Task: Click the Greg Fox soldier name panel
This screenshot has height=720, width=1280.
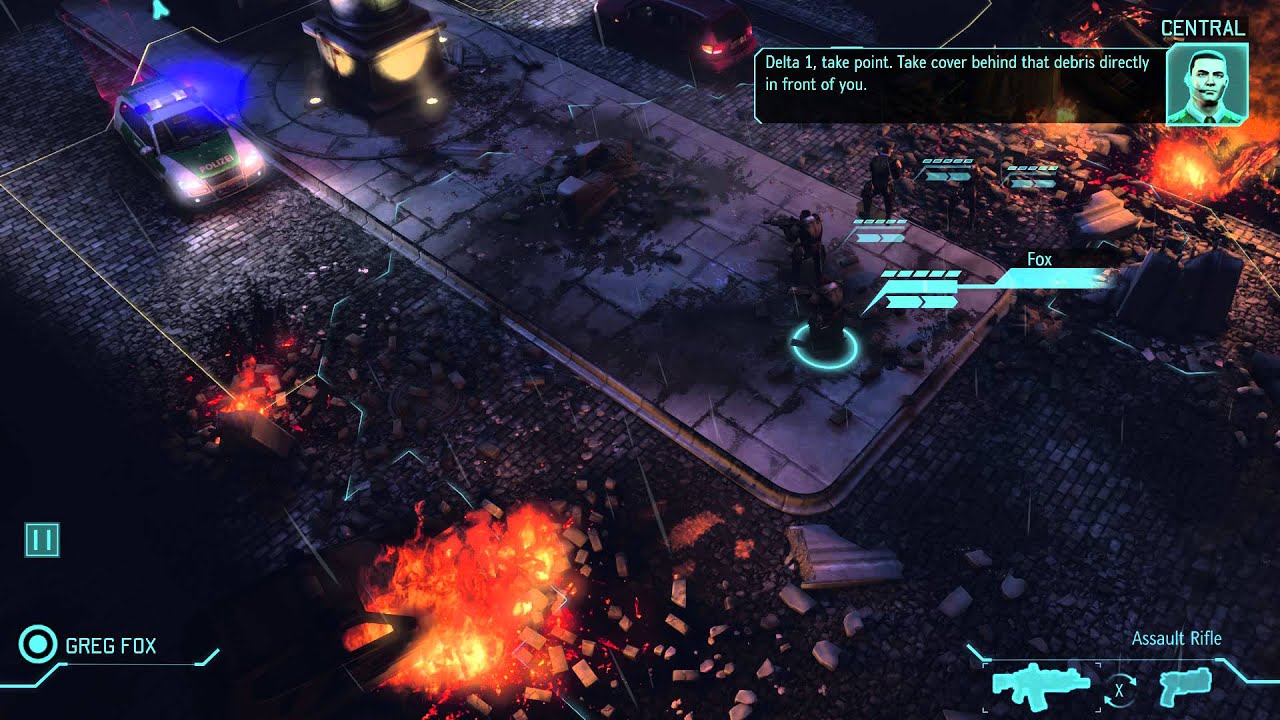Action: click(110, 646)
